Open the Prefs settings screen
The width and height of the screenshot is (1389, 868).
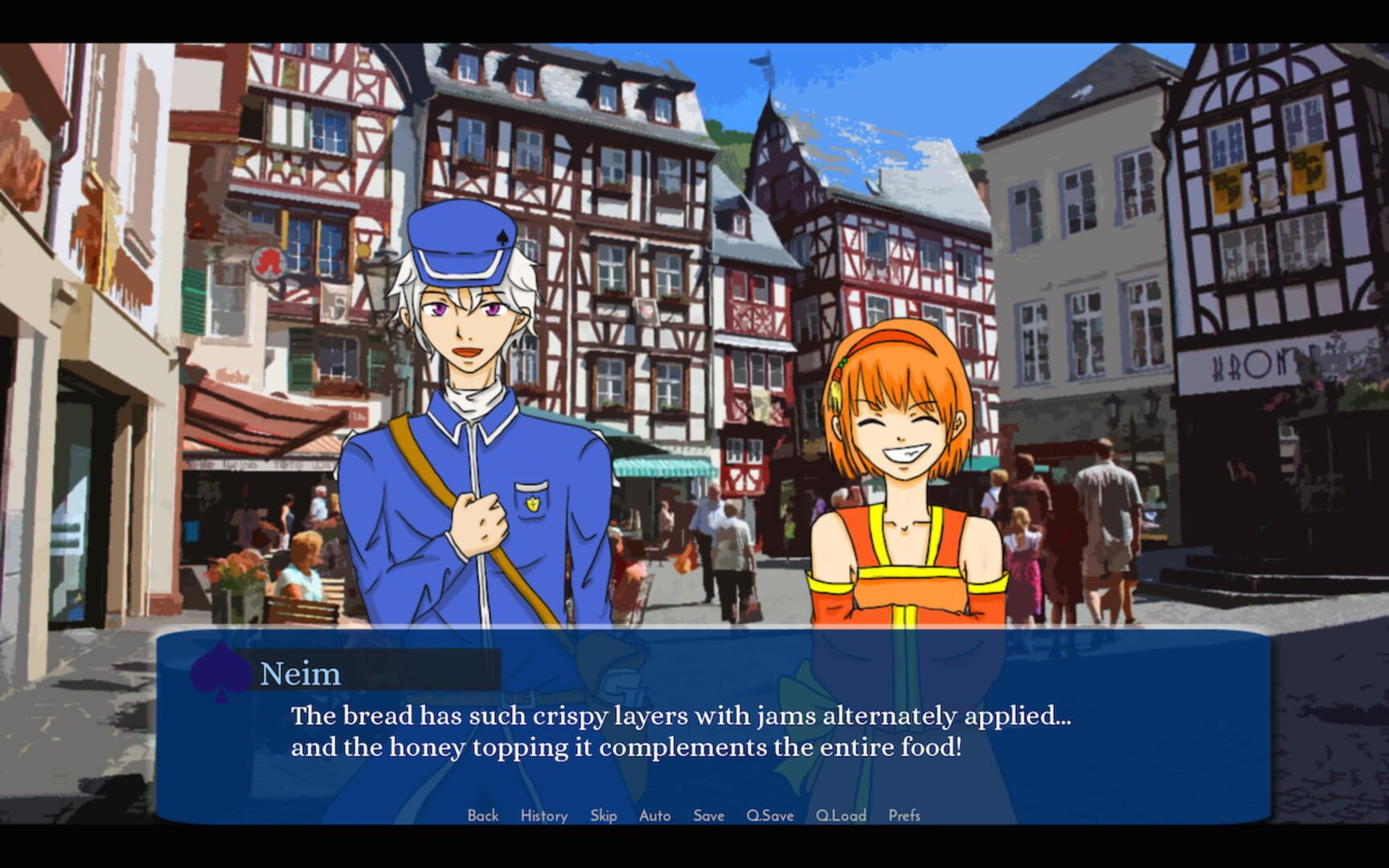904,815
